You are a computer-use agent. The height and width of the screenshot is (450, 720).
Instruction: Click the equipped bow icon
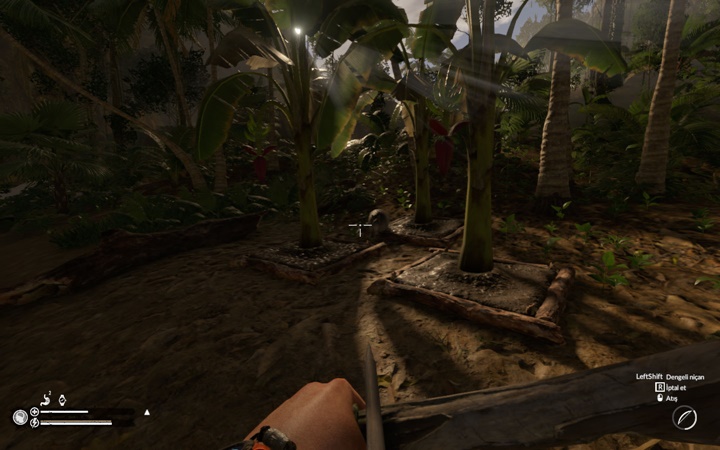coord(685,419)
